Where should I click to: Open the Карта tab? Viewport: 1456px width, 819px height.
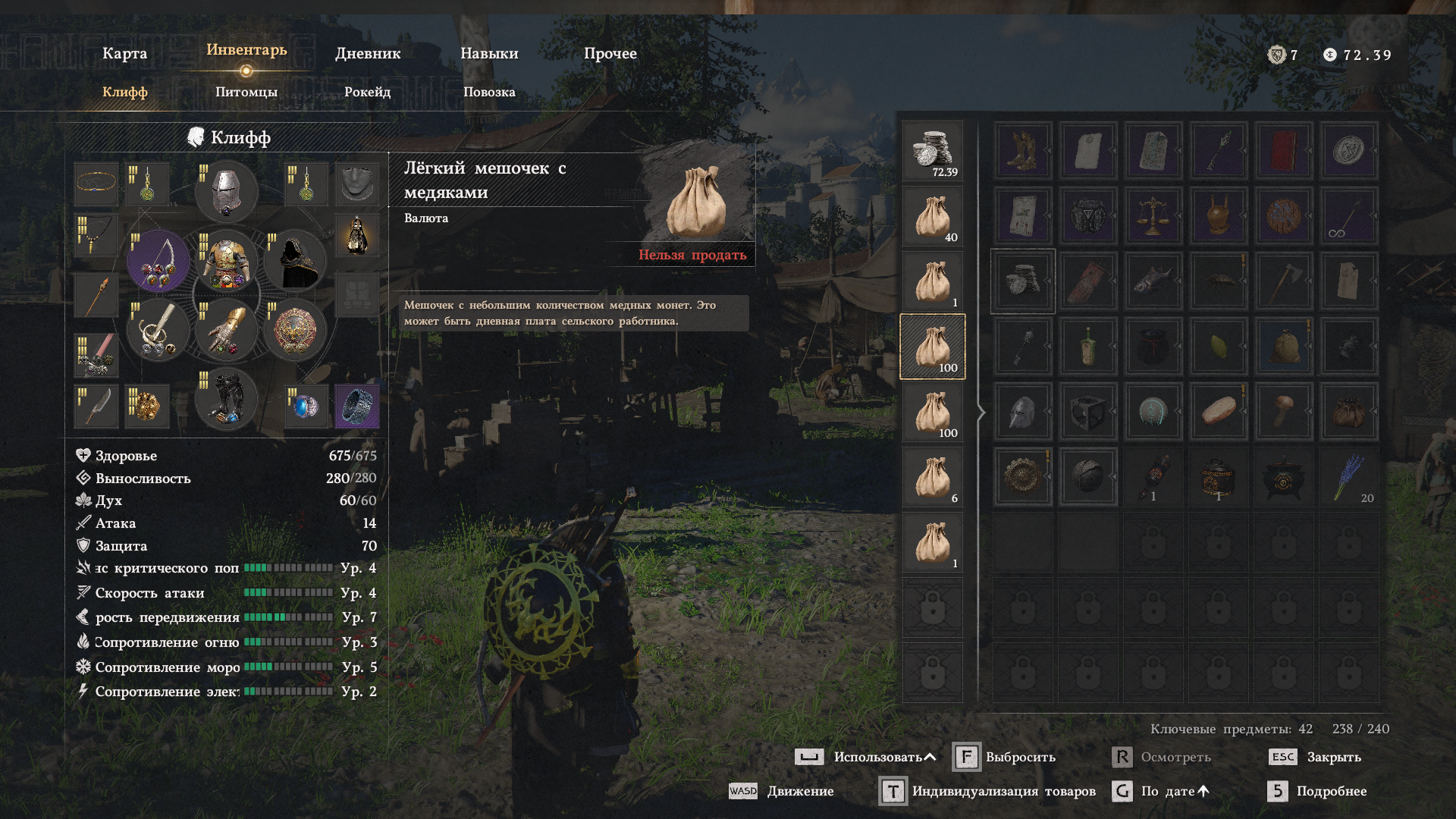(x=124, y=54)
